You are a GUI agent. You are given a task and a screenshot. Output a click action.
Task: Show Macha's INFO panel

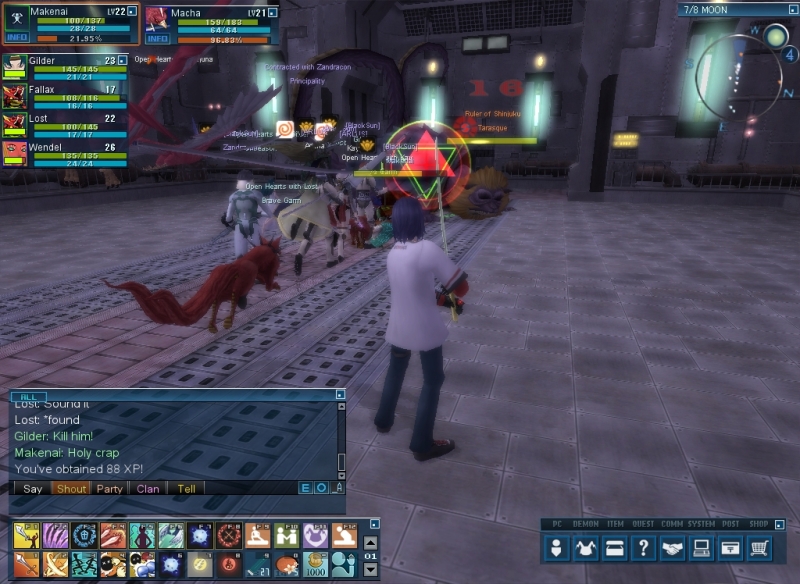pos(157,38)
